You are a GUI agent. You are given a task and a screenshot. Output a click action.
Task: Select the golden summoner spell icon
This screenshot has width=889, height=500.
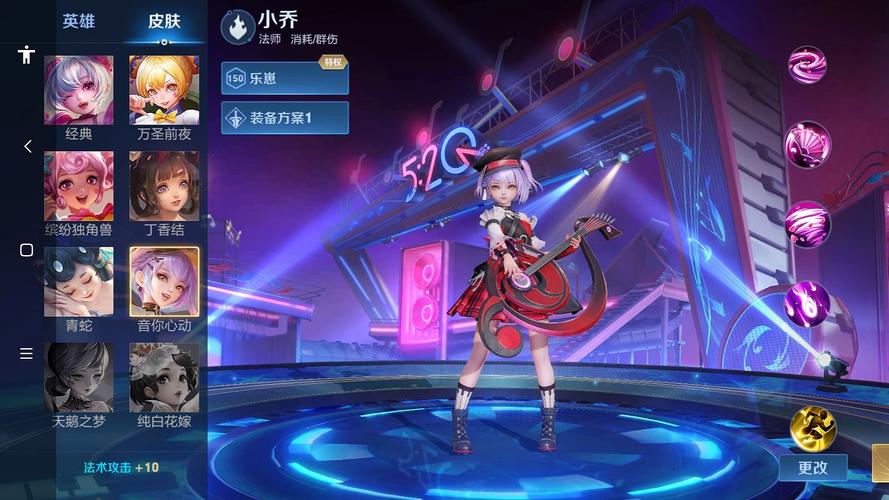point(811,427)
